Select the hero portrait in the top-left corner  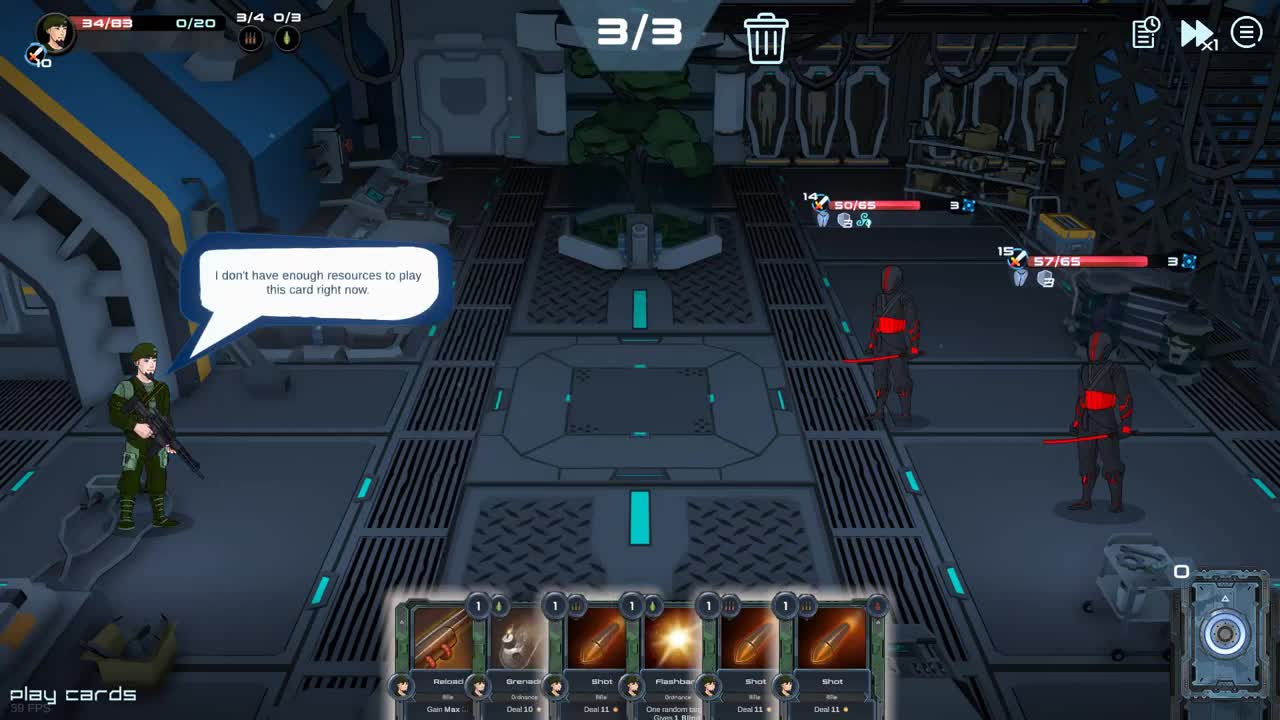[x=57, y=33]
